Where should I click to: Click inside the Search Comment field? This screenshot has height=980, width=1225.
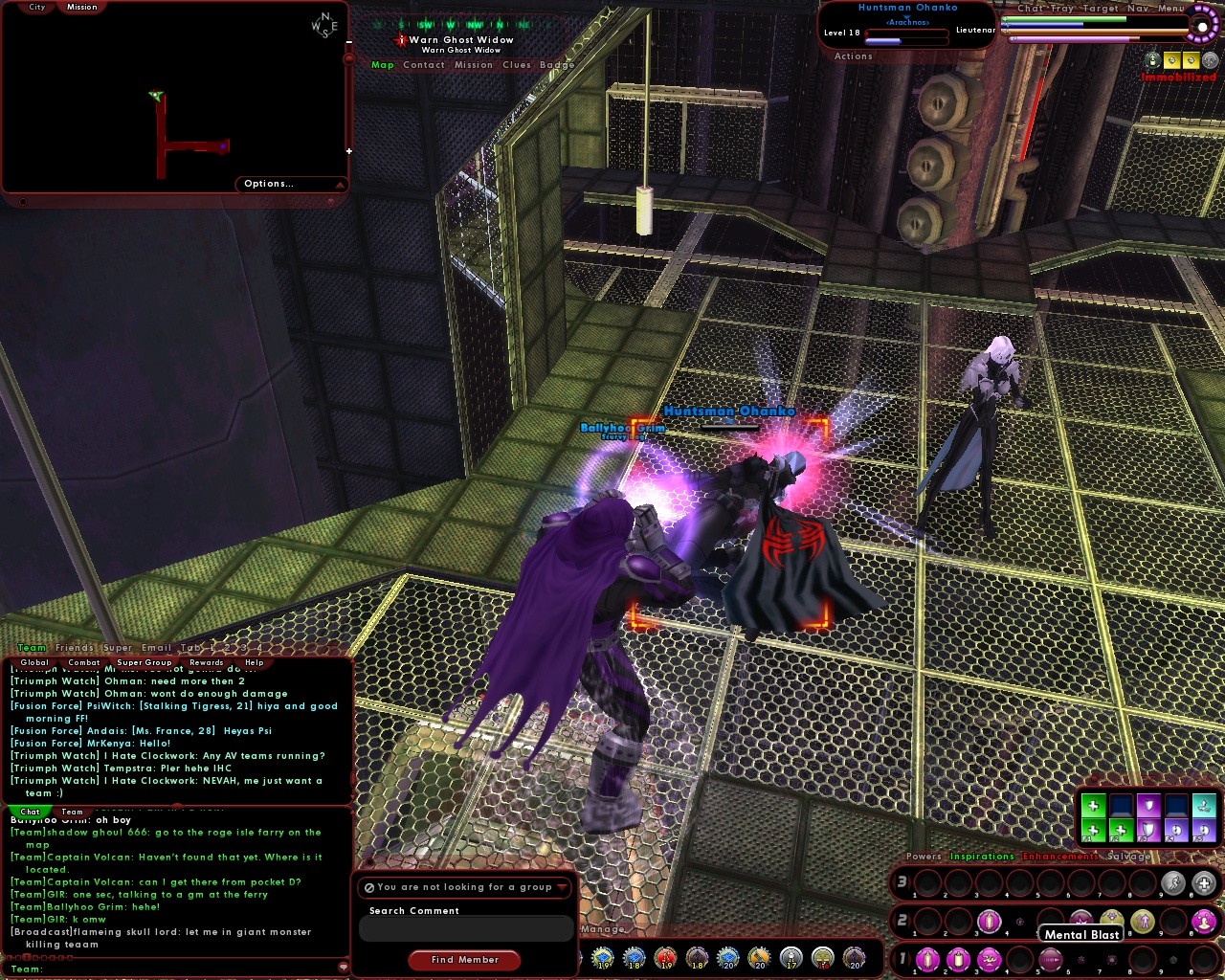(466, 928)
